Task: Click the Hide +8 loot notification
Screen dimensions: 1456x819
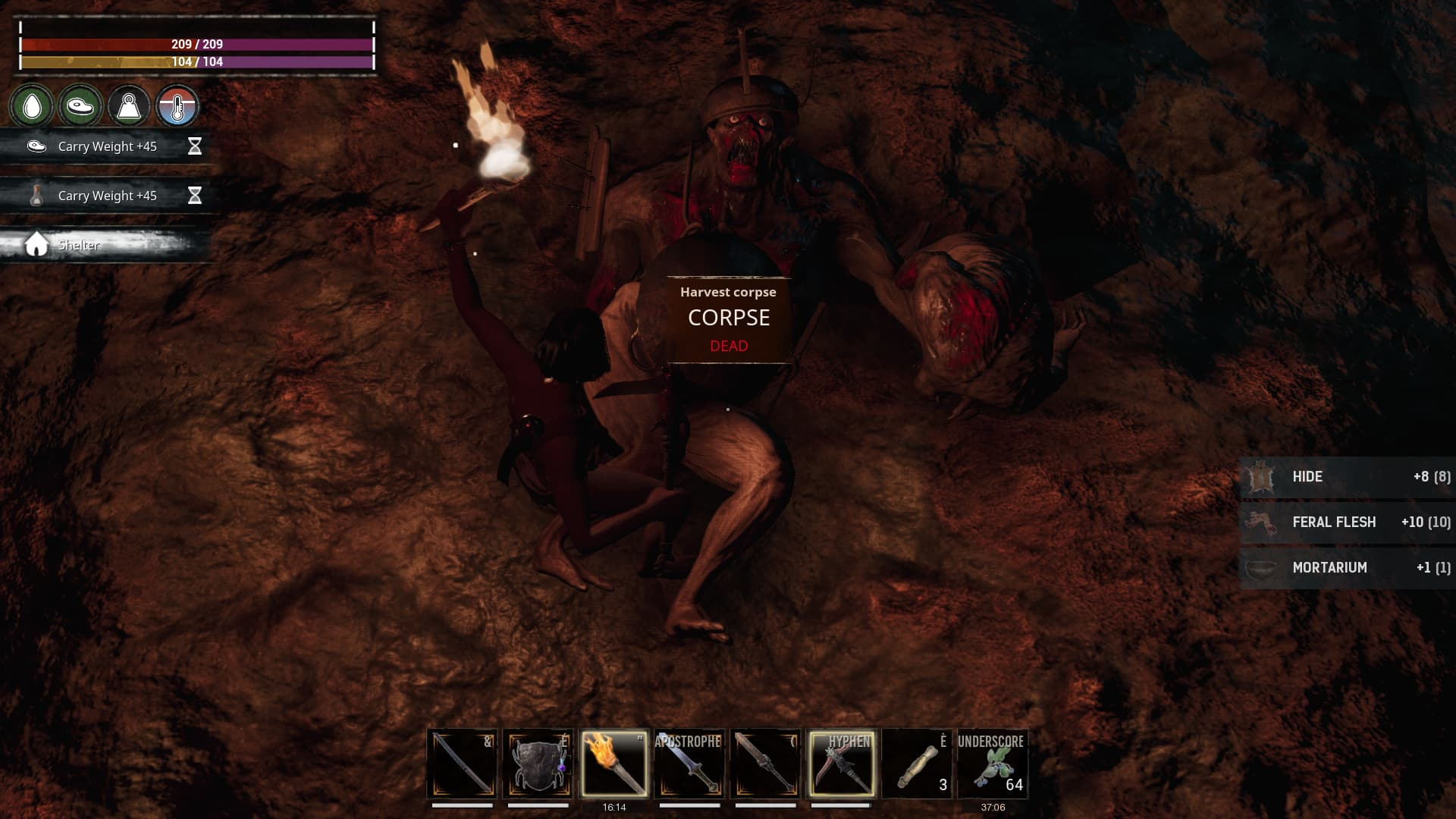Action: point(1347,477)
